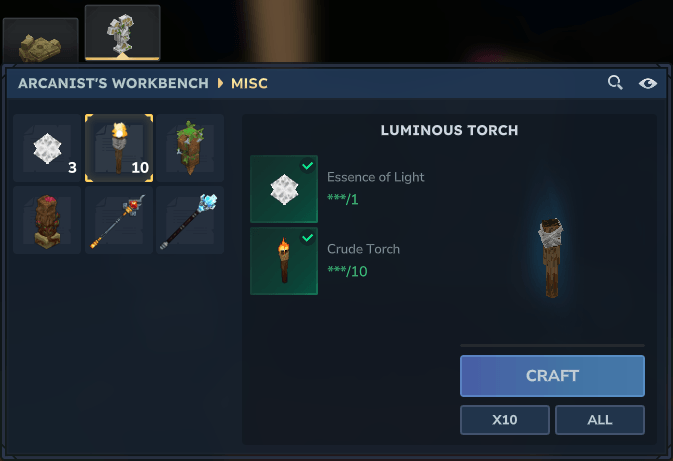Select the blue crystal staff recipe
The image size is (673, 461).
point(190,220)
